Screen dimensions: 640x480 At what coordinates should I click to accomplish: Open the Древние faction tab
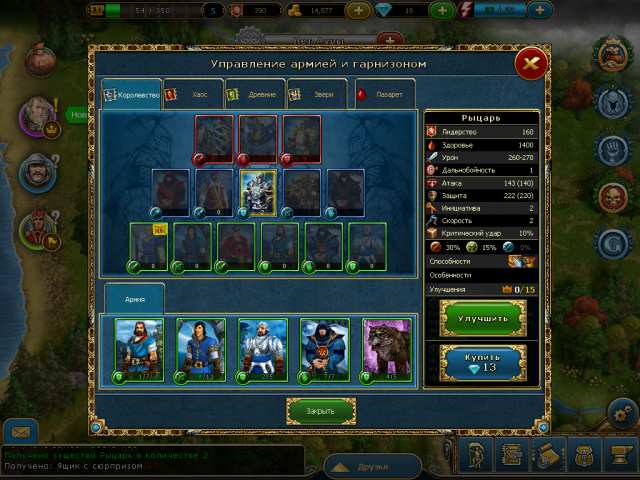[253, 94]
